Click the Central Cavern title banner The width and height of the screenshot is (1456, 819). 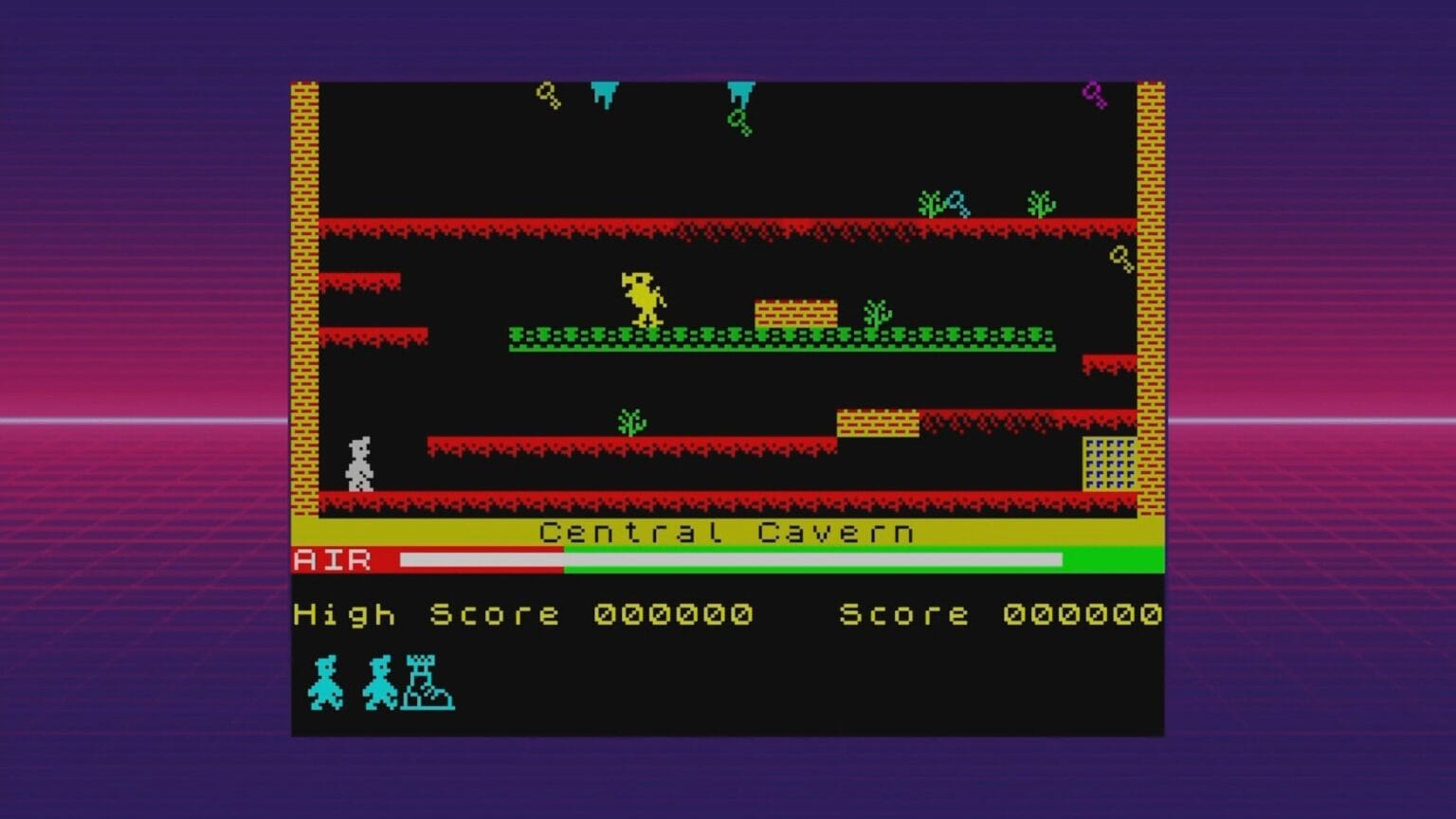click(x=725, y=533)
